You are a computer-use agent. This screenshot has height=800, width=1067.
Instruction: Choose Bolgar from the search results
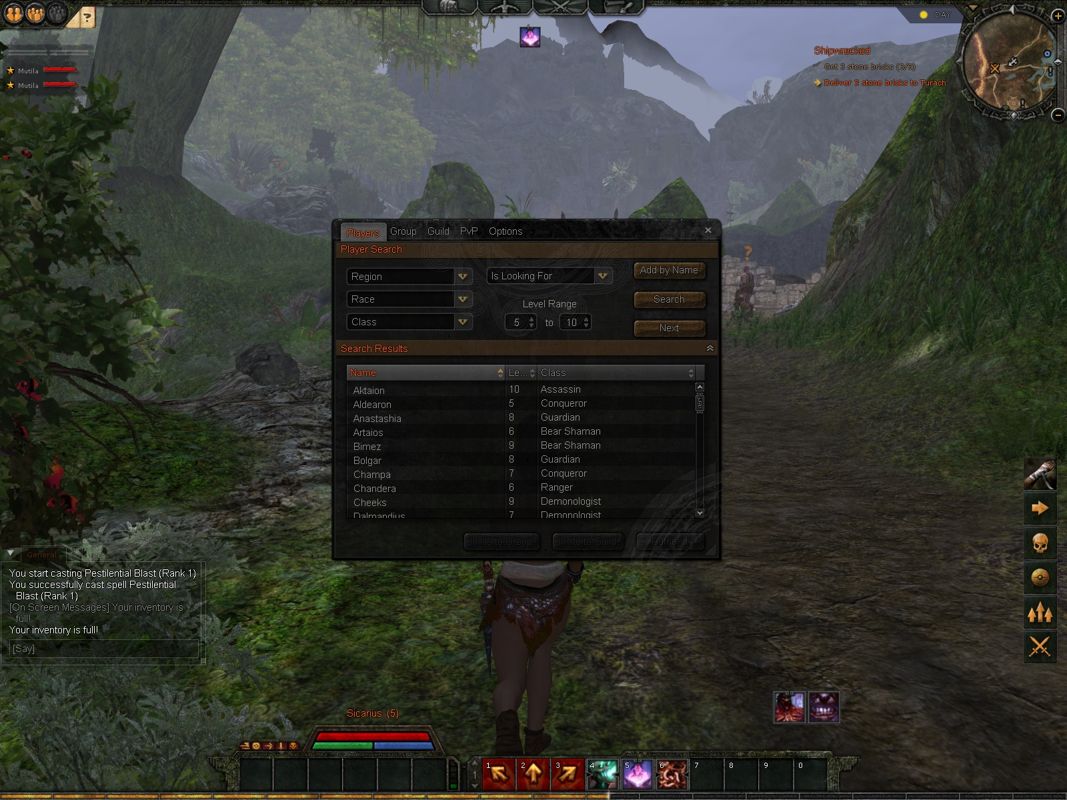point(367,461)
